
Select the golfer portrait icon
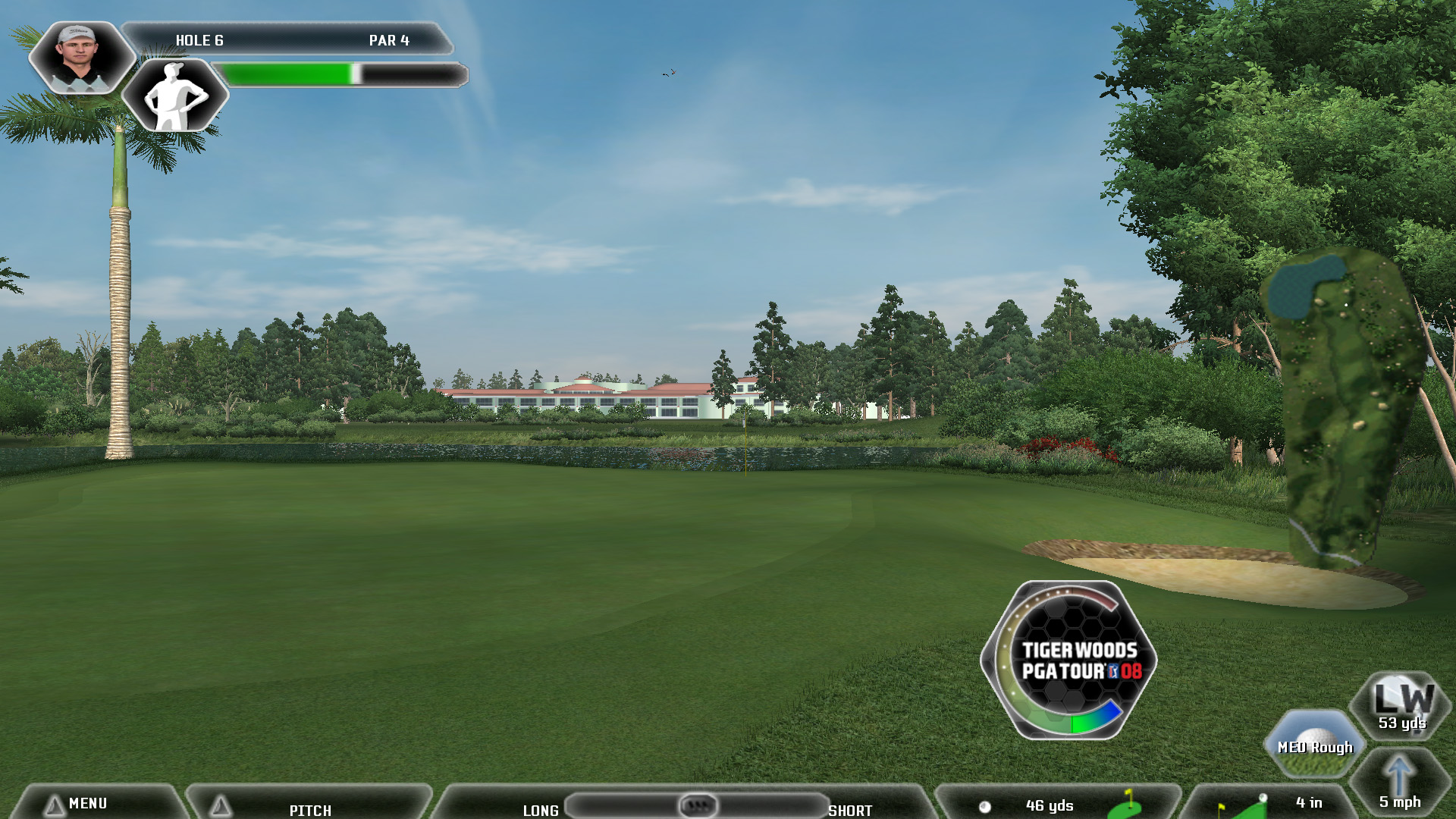[80, 58]
